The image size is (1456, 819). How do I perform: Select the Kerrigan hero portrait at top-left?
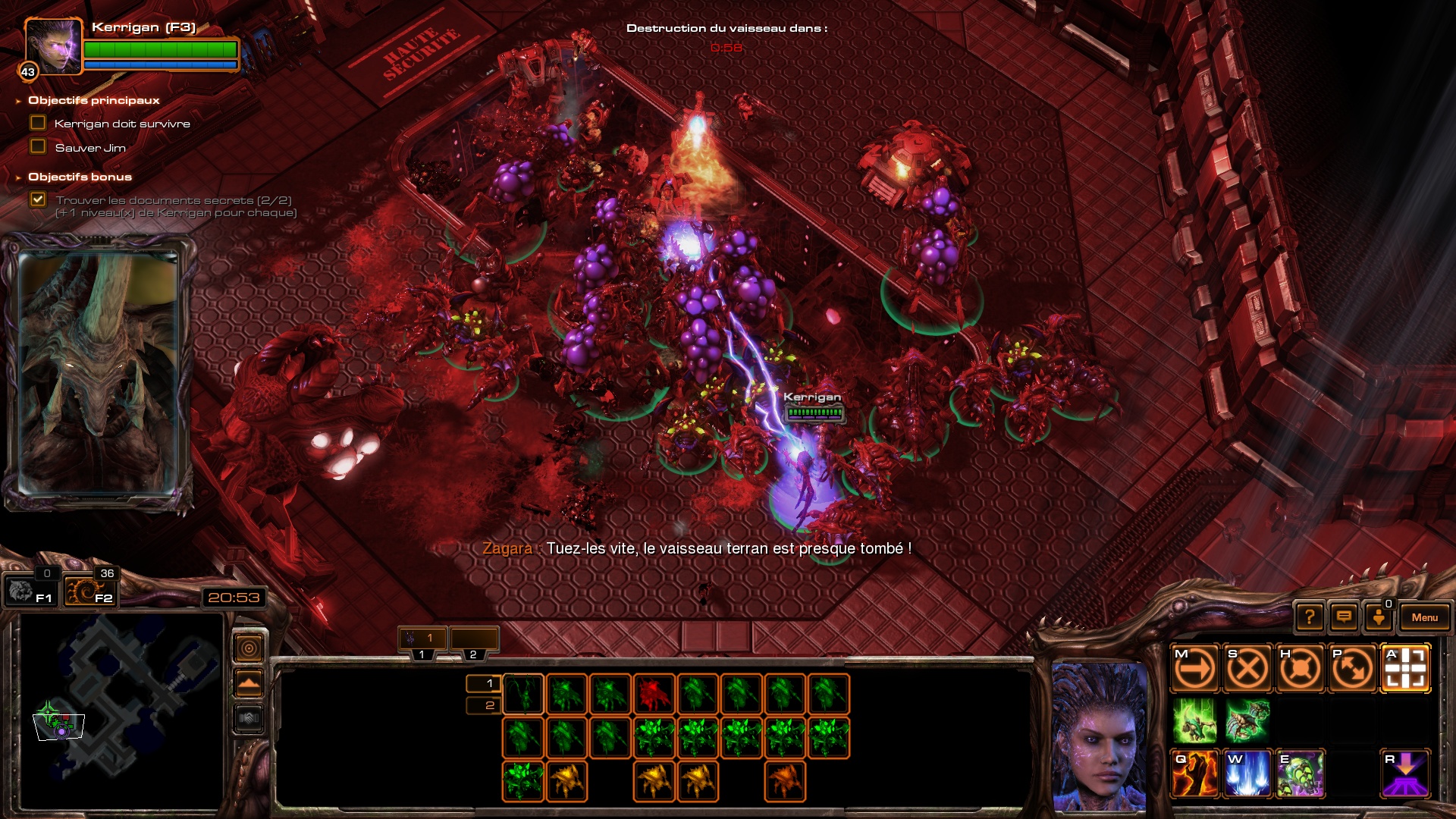click(53, 46)
